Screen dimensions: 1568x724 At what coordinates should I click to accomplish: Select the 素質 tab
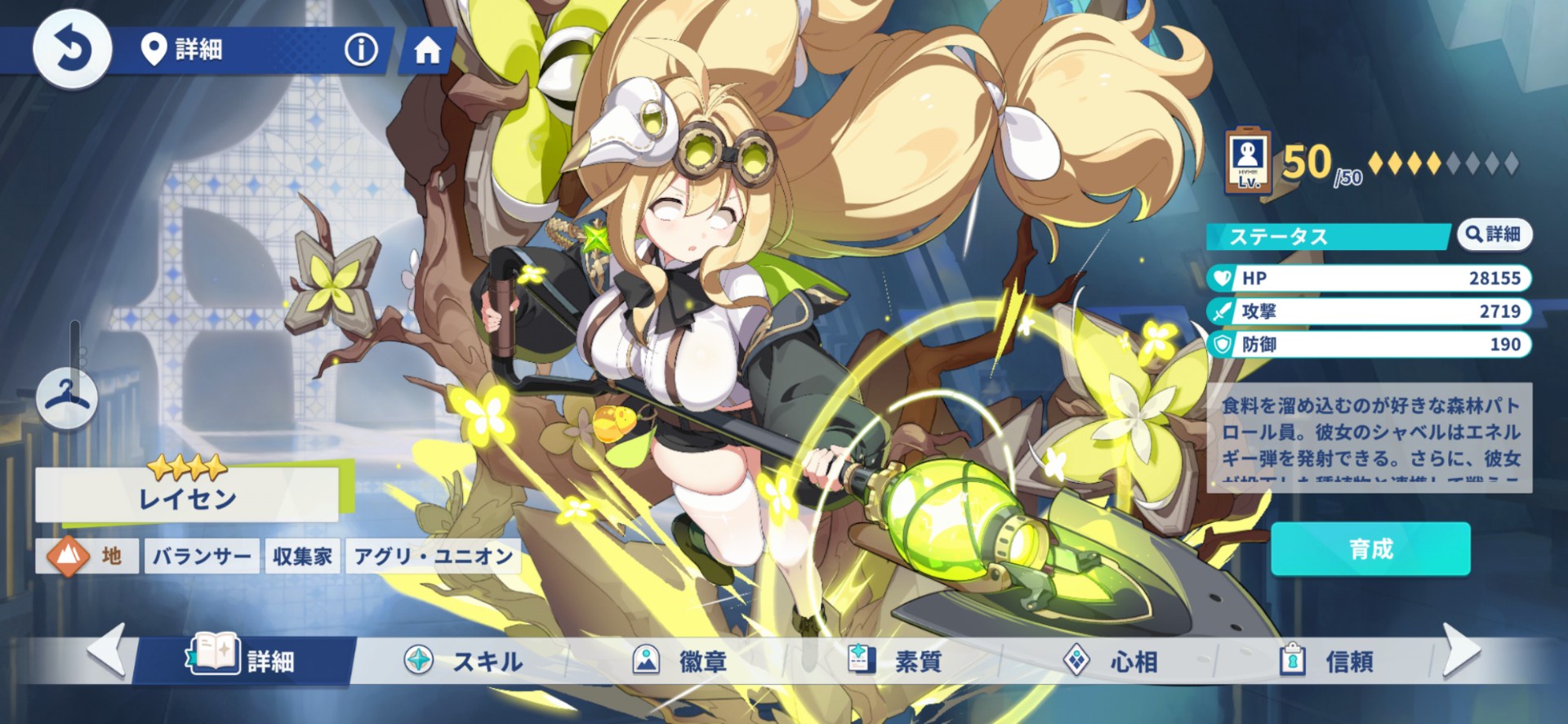[x=895, y=660]
